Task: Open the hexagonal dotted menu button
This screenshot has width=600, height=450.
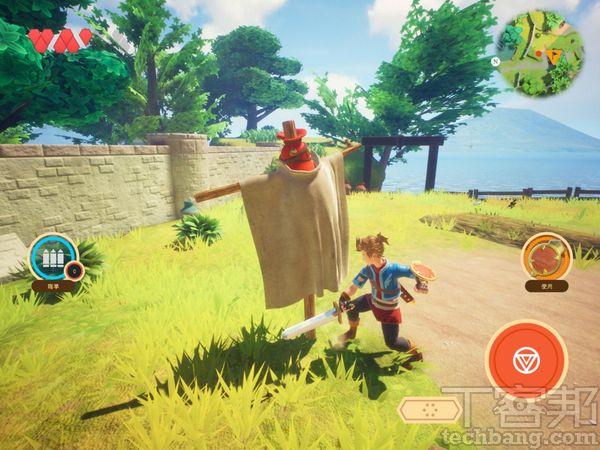Action: (x=430, y=409)
